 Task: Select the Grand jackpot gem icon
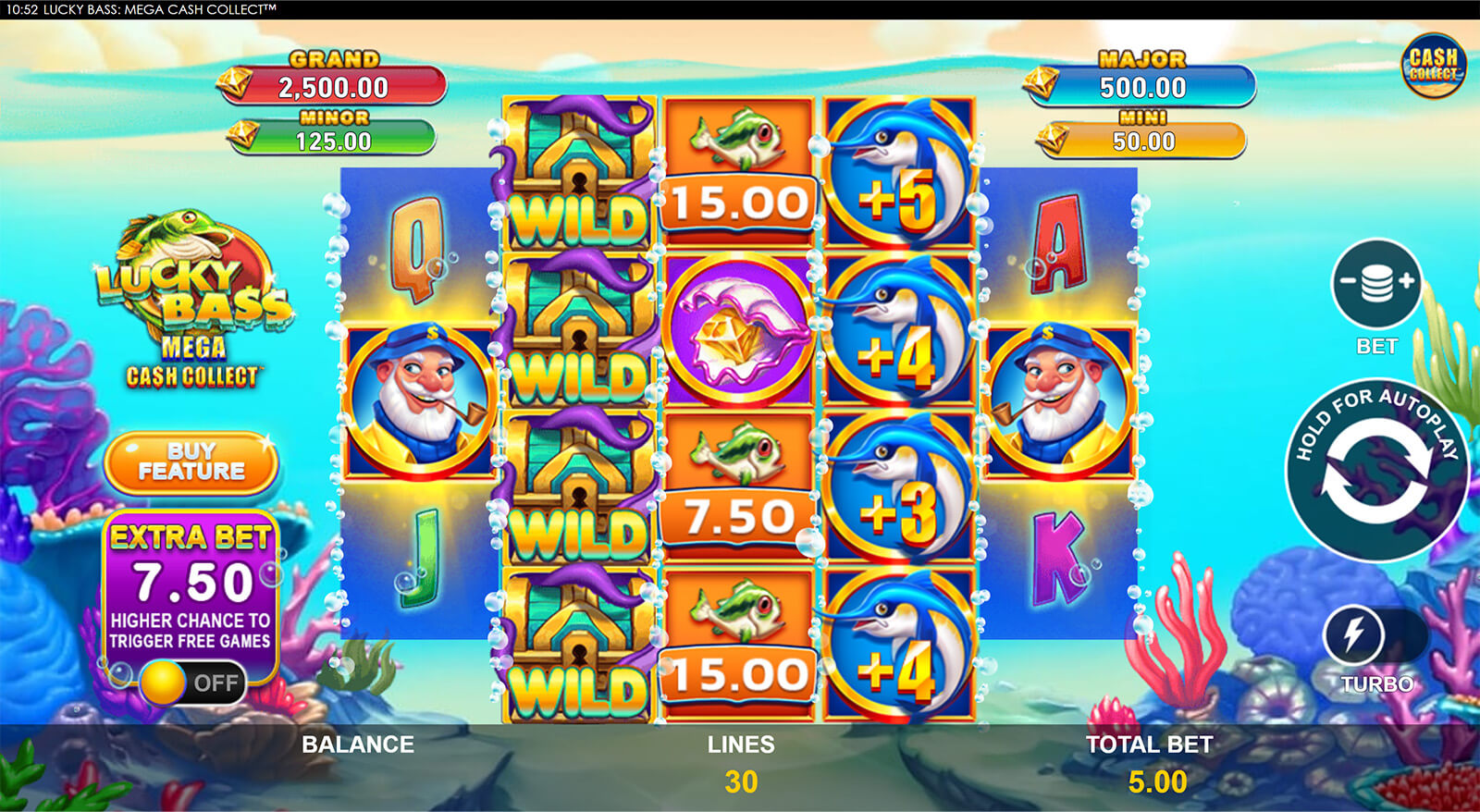tap(235, 81)
